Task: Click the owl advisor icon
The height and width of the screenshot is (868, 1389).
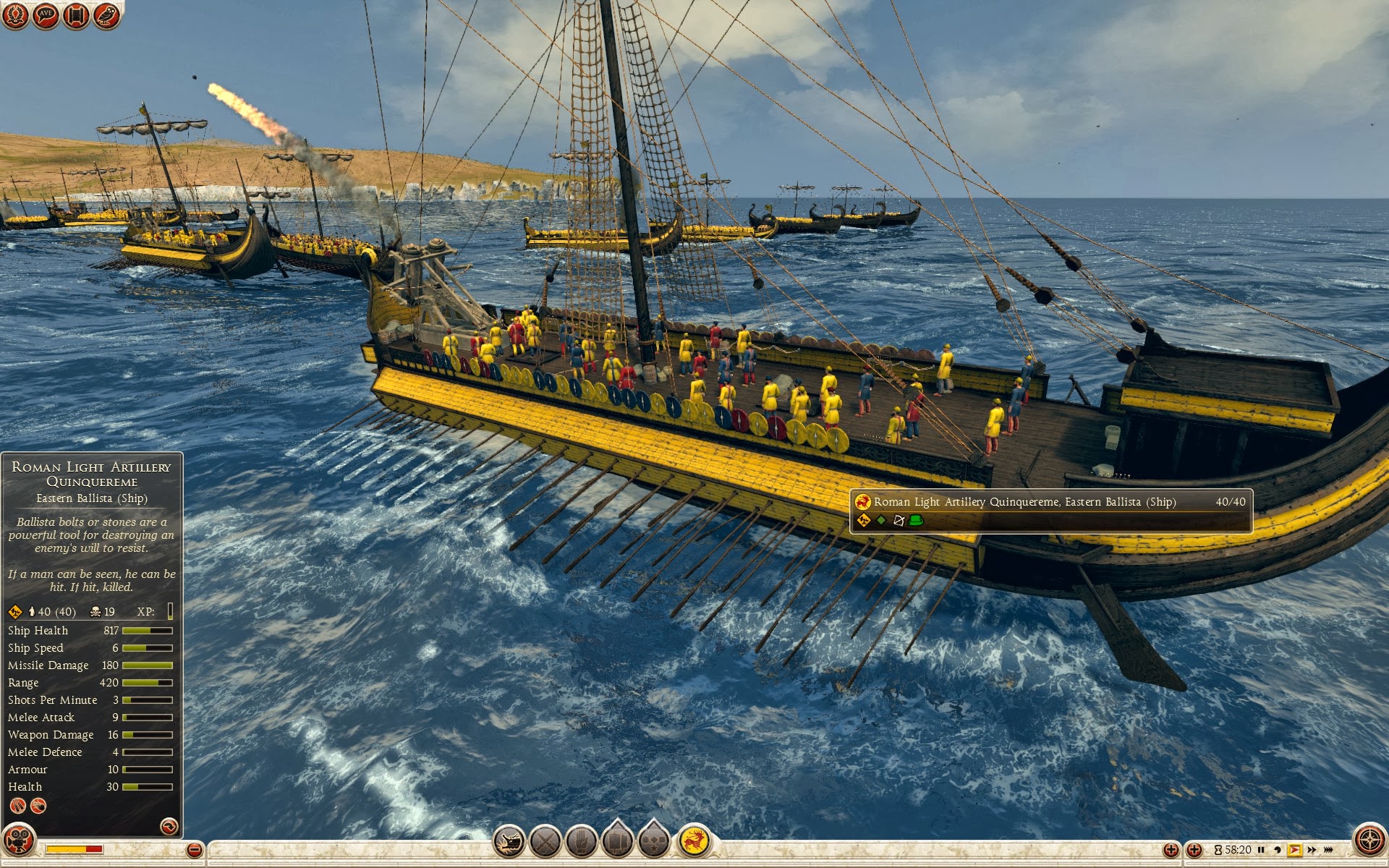Action: (x=106, y=15)
